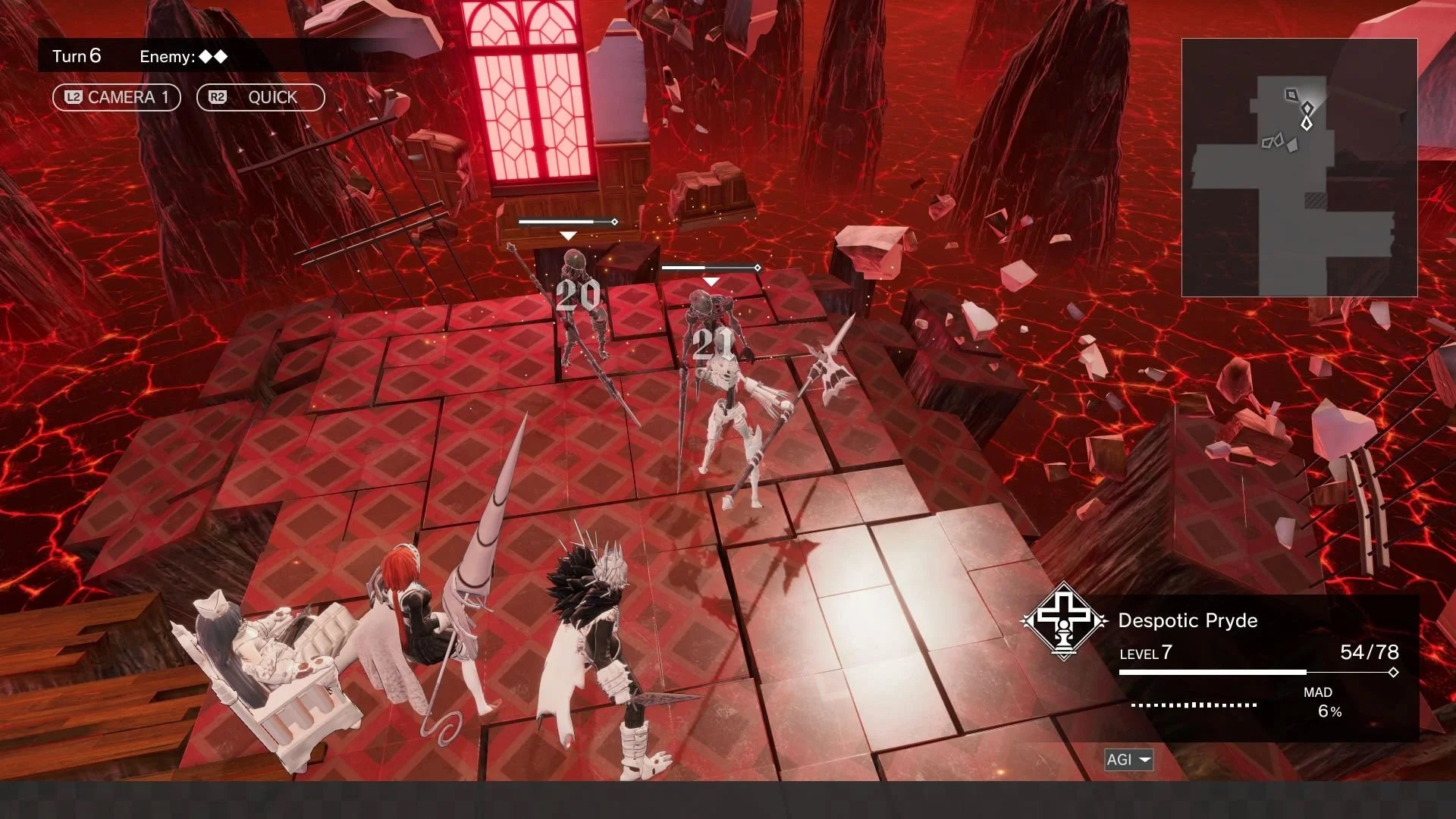
Task: Expand the AGI sort dropdown
Action: pyautogui.click(x=1128, y=759)
